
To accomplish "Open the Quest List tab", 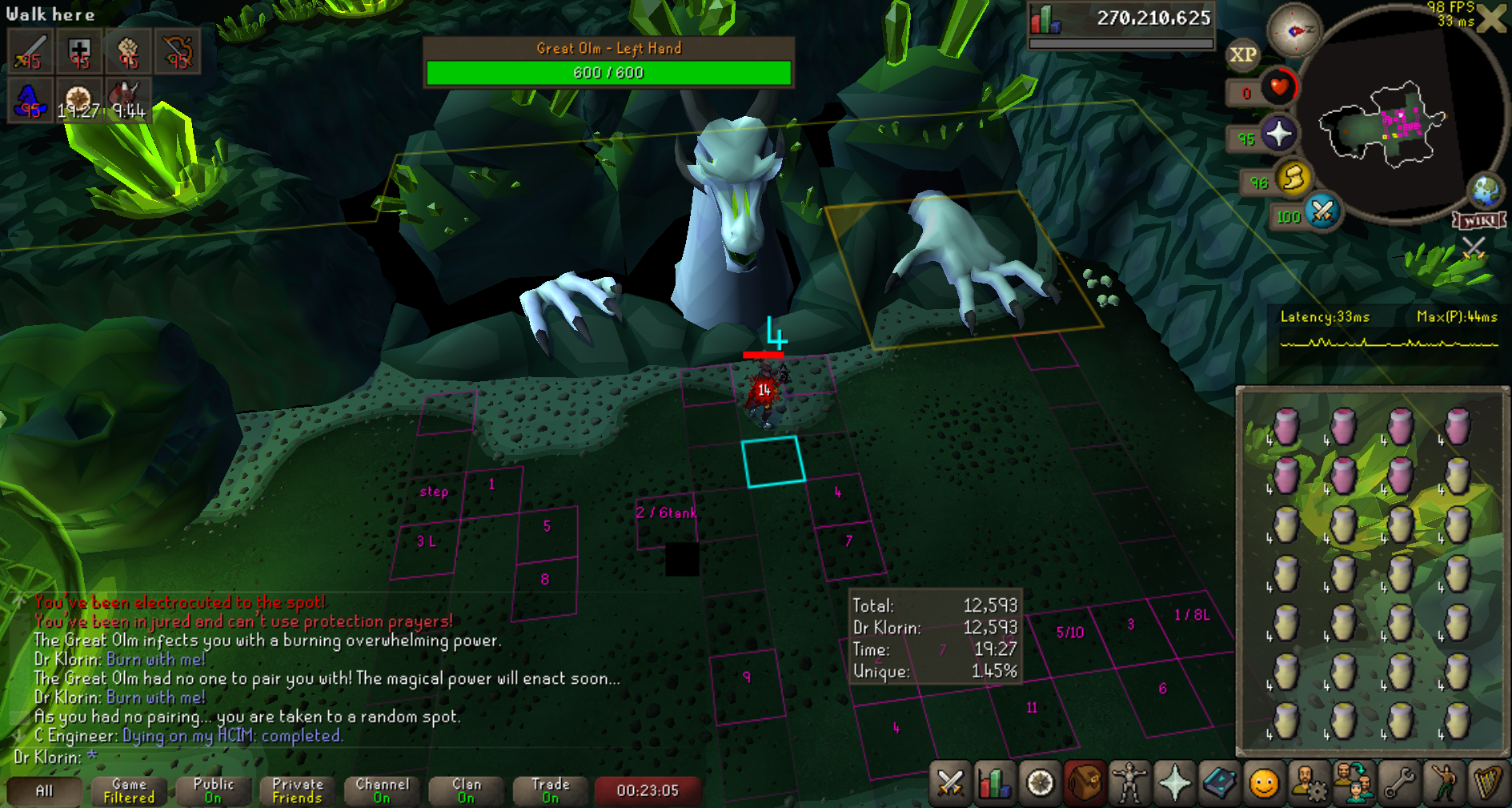I will [1040, 782].
